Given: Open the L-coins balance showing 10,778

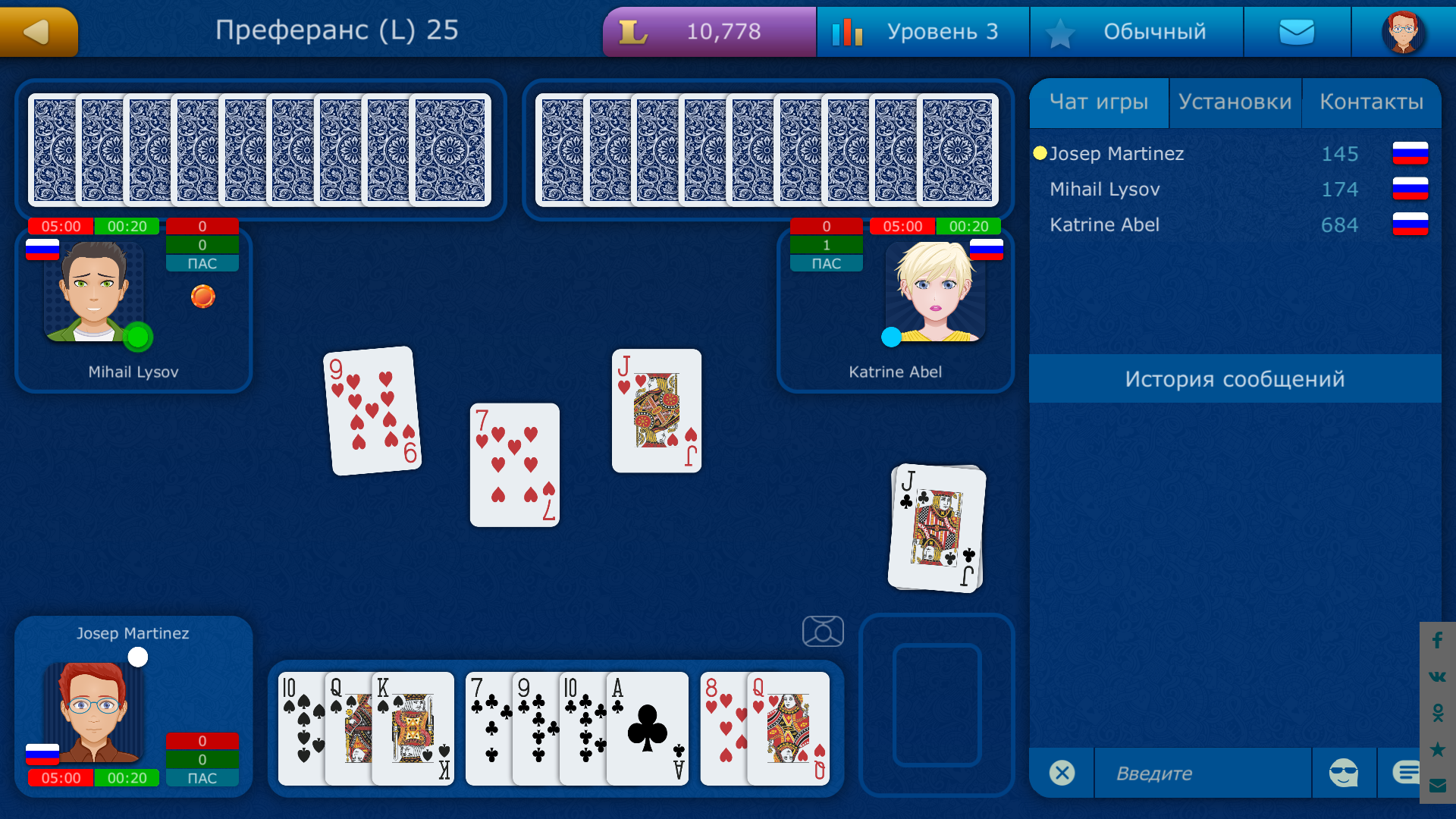Looking at the screenshot, I should pyautogui.click(x=708, y=32).
